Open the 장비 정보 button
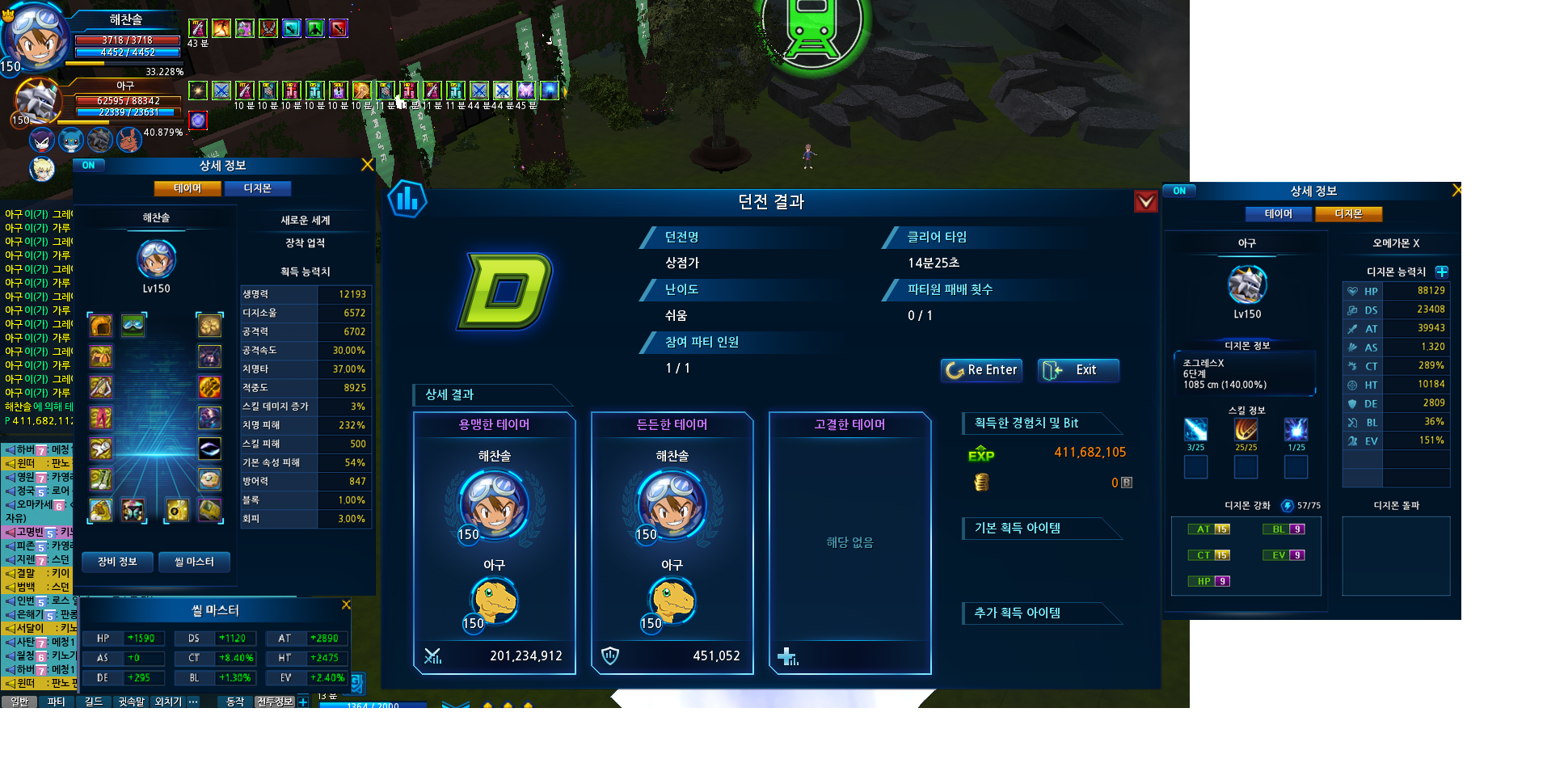1547x784 pixels. [x=117, y=562]
